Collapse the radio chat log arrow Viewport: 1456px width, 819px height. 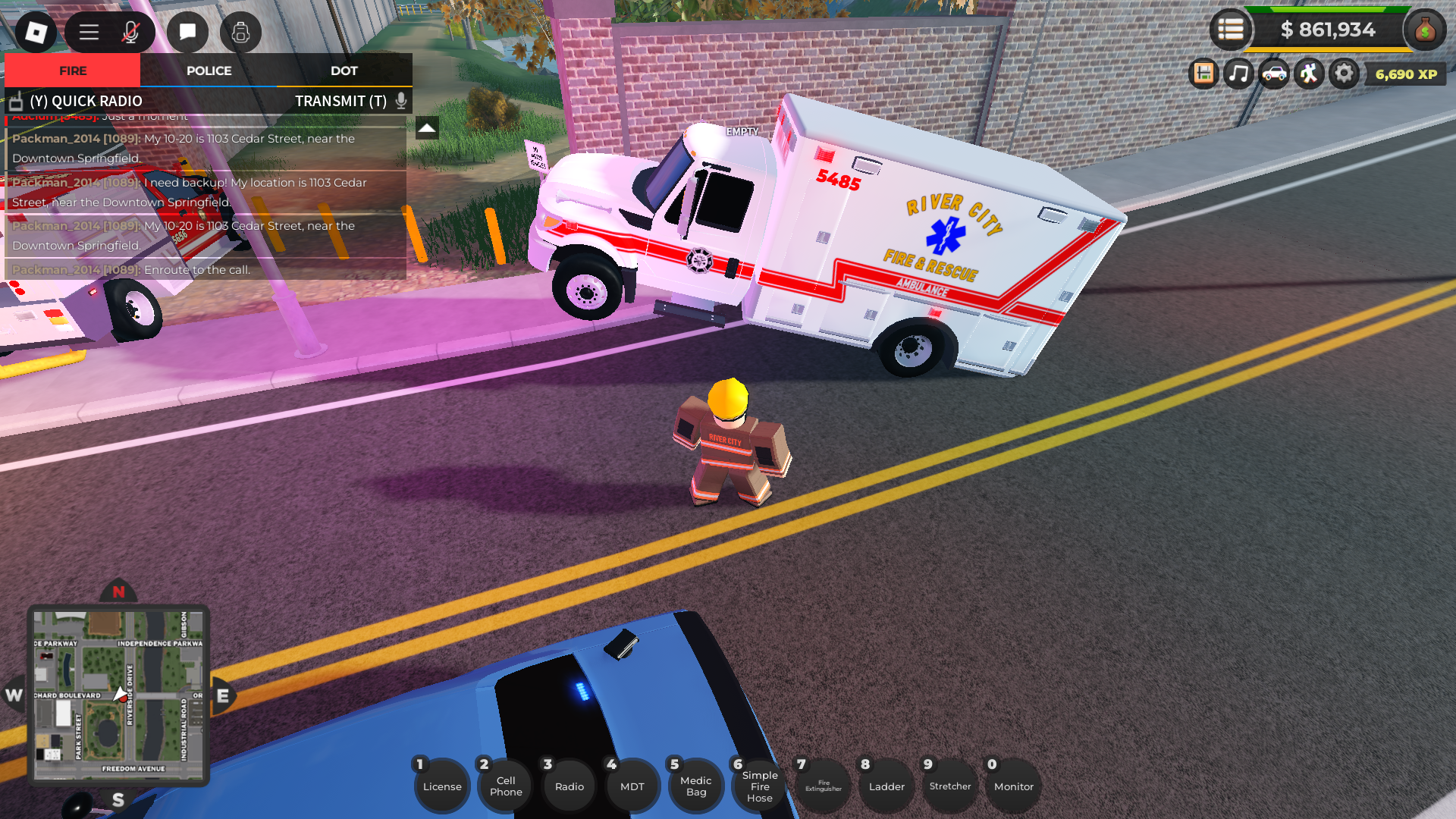pos(427,128)
